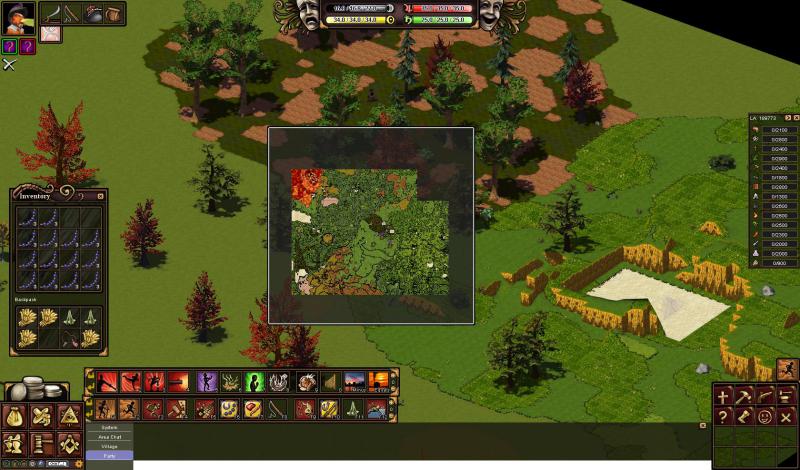Select the bucket equipment slot

(x=93, y=14)
